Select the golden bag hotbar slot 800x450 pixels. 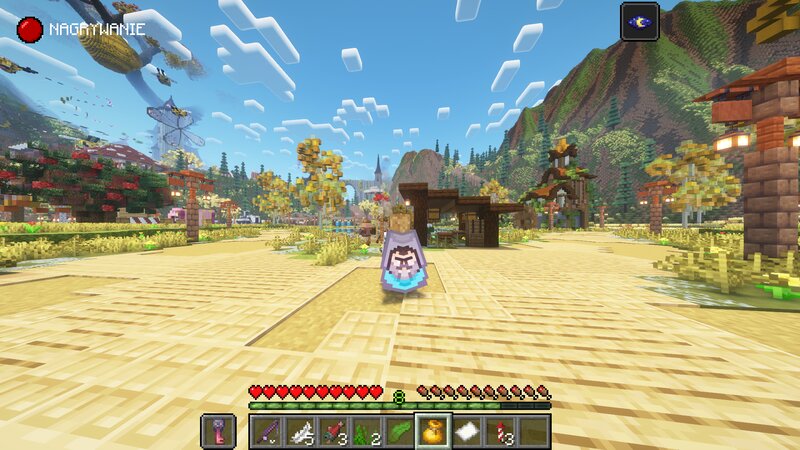click(433, 431)
